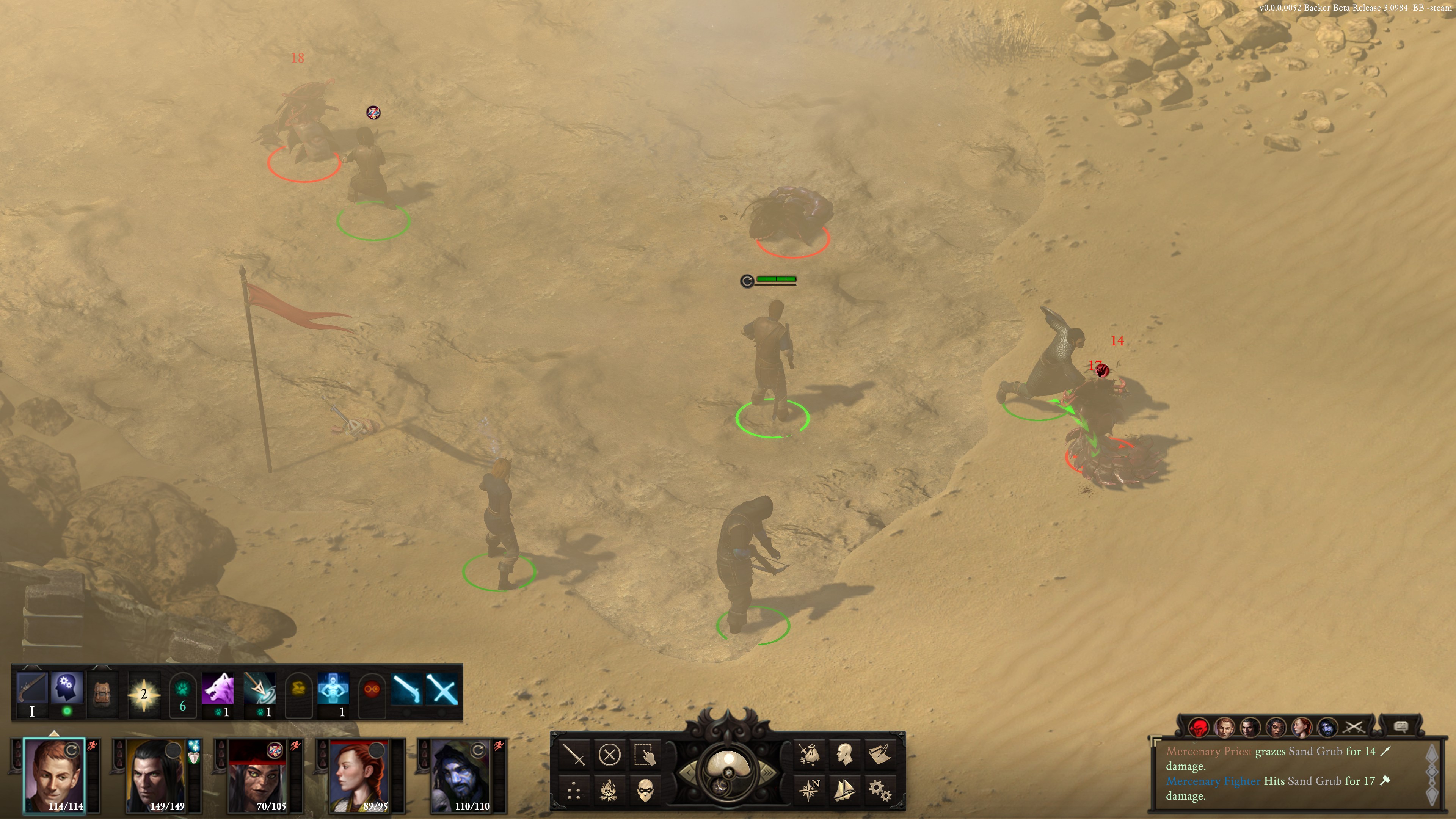Activate the blue glowing figure ability
Image resolution: width=1456 pixels, height=819 pixels.
(x=333, y=689)
